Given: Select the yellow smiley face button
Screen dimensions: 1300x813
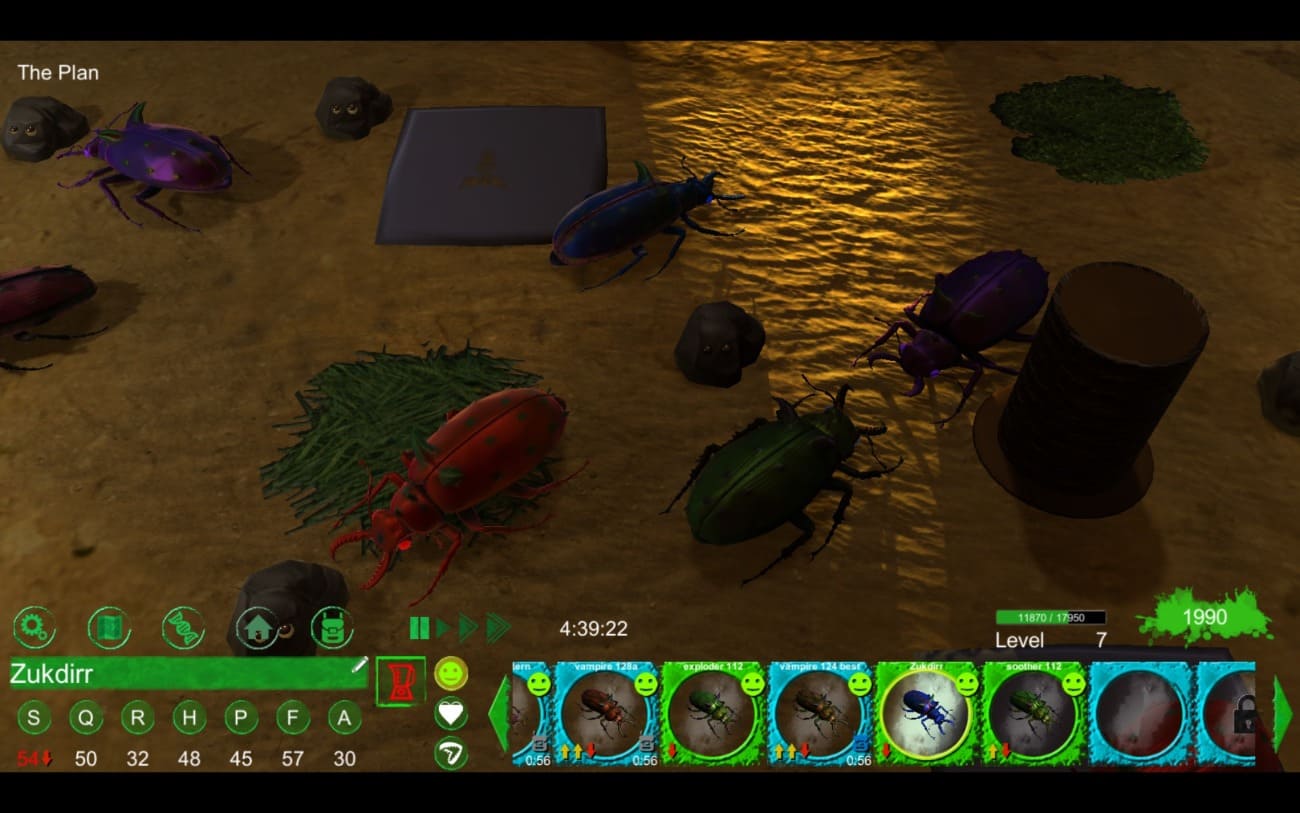Looking at the screenshot, I should point(451,673).
